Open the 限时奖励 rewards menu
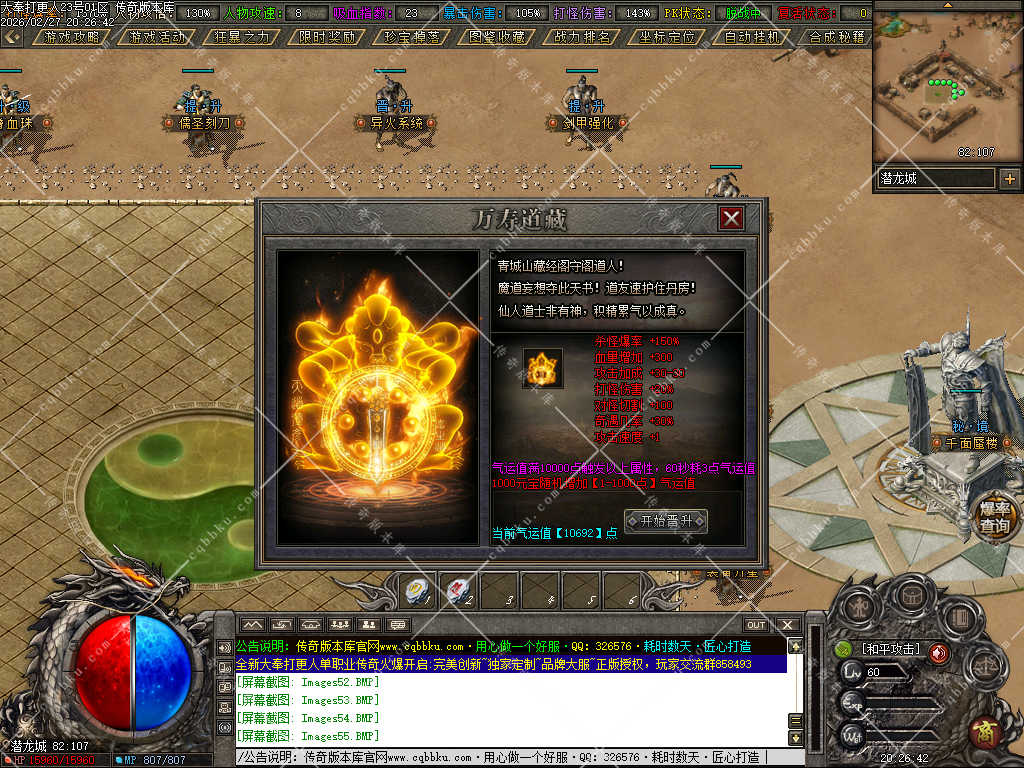1024x768 pixels. tap(327, 37)
